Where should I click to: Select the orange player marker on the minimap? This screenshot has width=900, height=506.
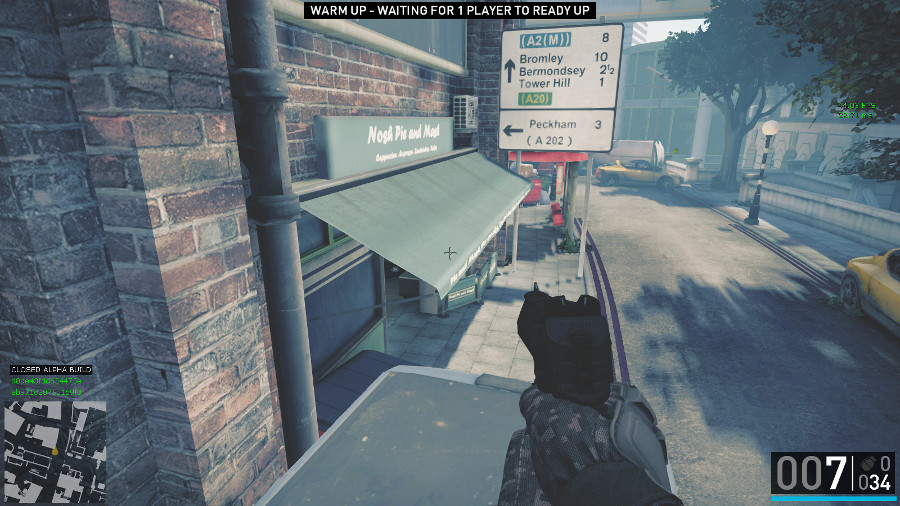(x=56, y=451)
